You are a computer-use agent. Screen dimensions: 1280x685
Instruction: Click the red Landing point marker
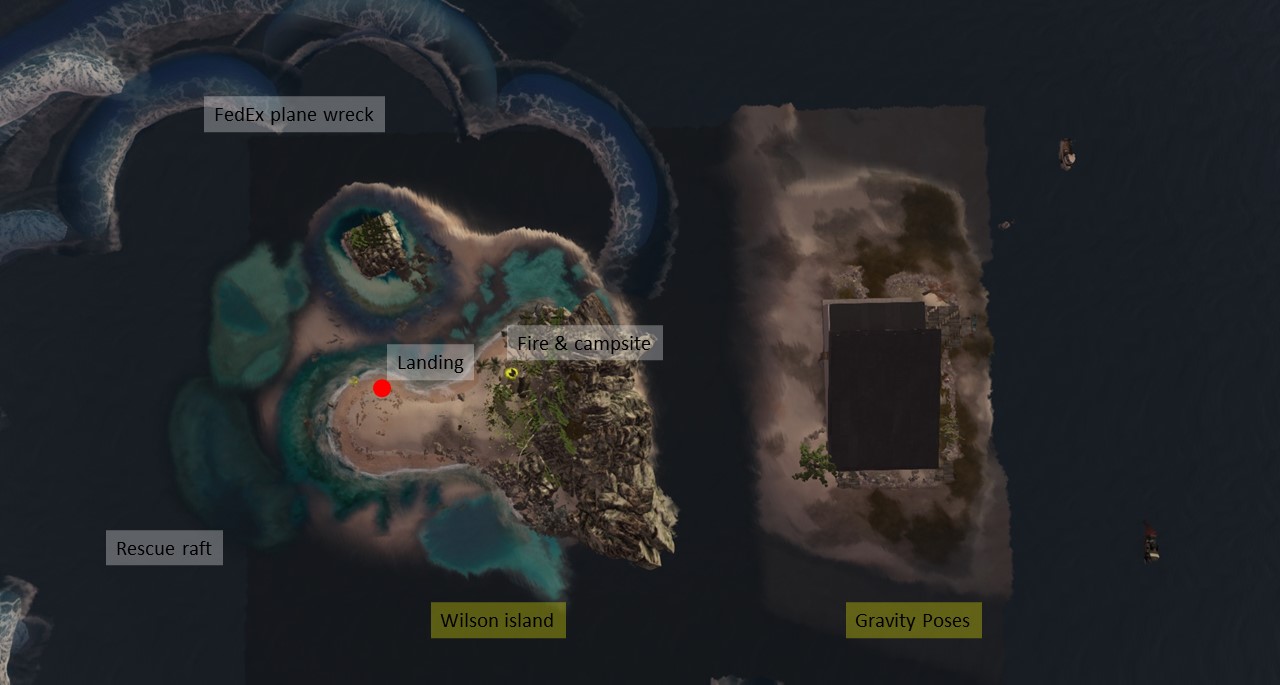pyautogui.click(x=382, y=388)
